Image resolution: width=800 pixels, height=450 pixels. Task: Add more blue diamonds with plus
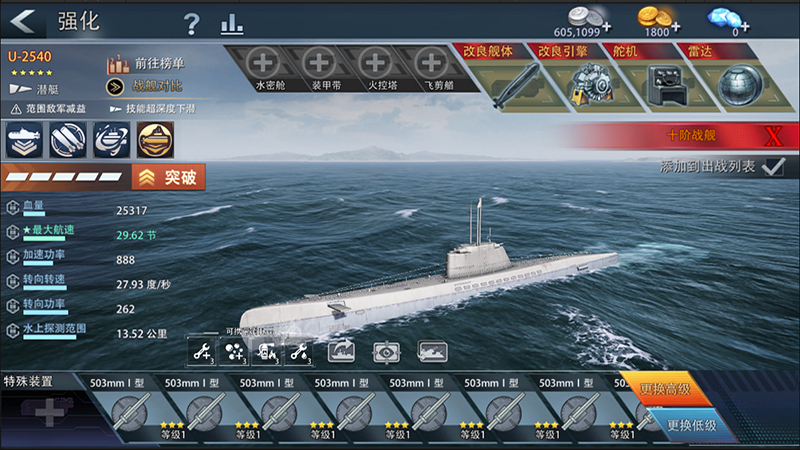click(x=745, y=27)
